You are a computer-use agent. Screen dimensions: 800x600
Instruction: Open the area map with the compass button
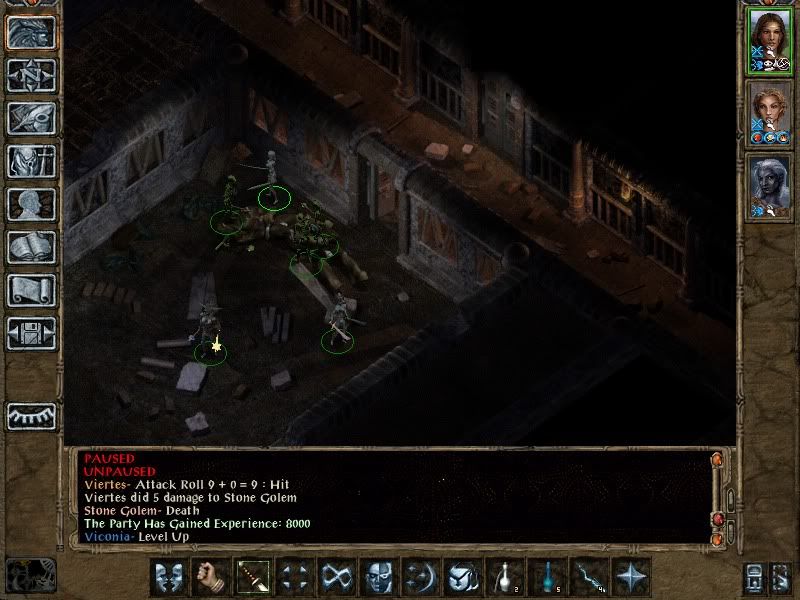pyautogui.click(x=32, y=75)
